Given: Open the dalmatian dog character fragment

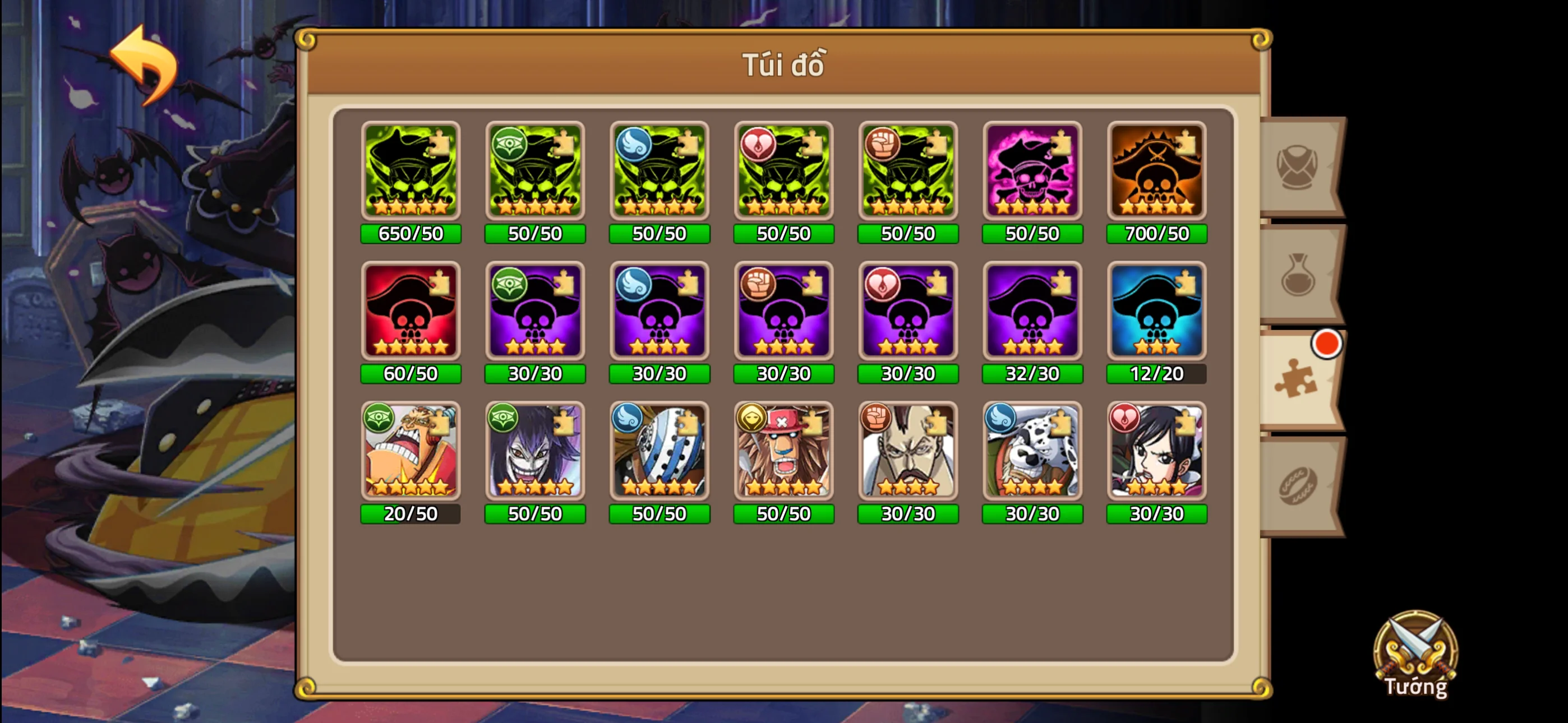Looking at the screenshot, I should (1032, 453).
